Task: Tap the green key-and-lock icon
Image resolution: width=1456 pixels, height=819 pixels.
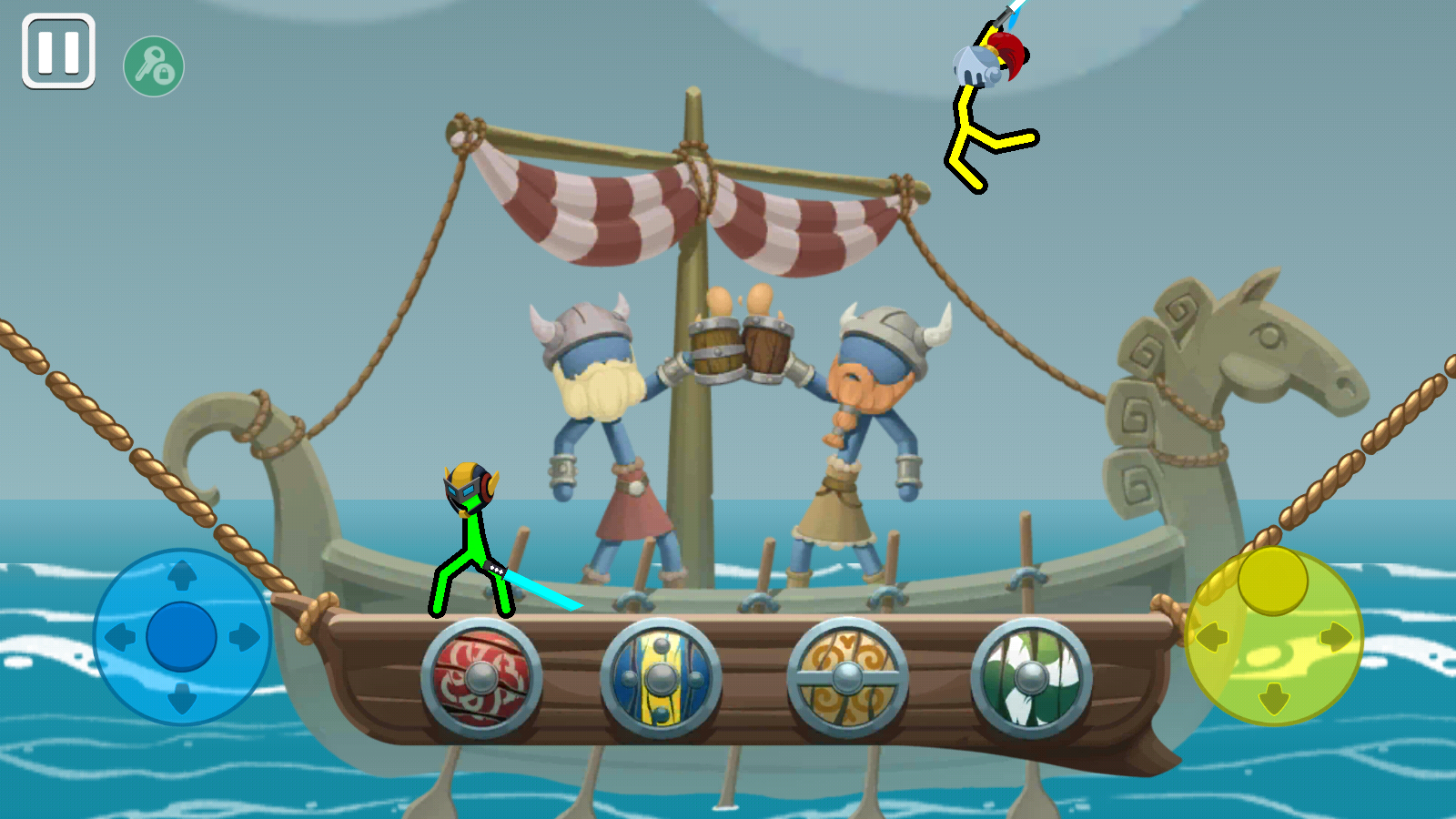Action: 154,66
